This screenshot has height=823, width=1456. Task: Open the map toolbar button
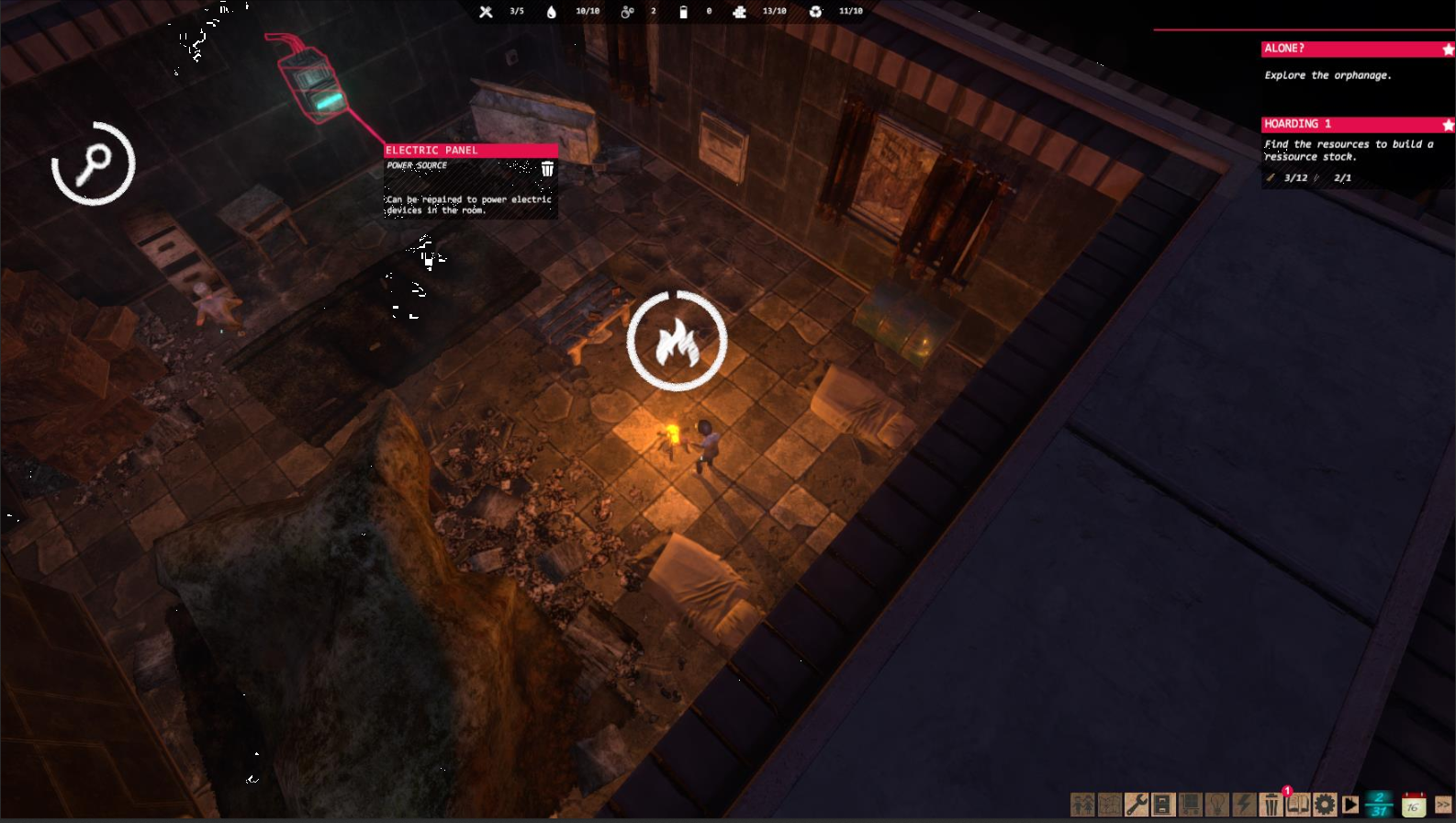coord(1109,805)
